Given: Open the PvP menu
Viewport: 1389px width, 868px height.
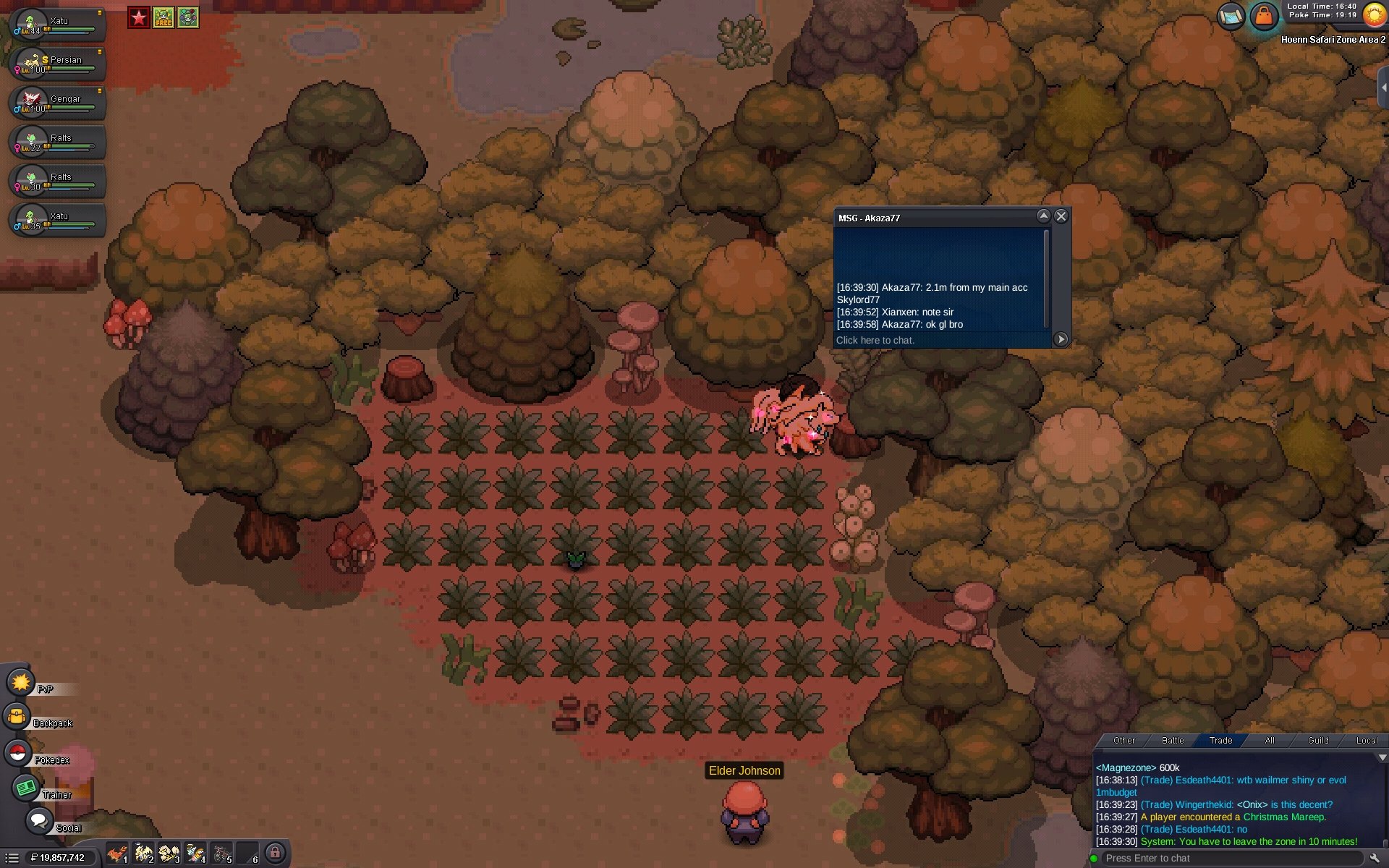Looking at the screenshot, I should click(x=21, y=682).
